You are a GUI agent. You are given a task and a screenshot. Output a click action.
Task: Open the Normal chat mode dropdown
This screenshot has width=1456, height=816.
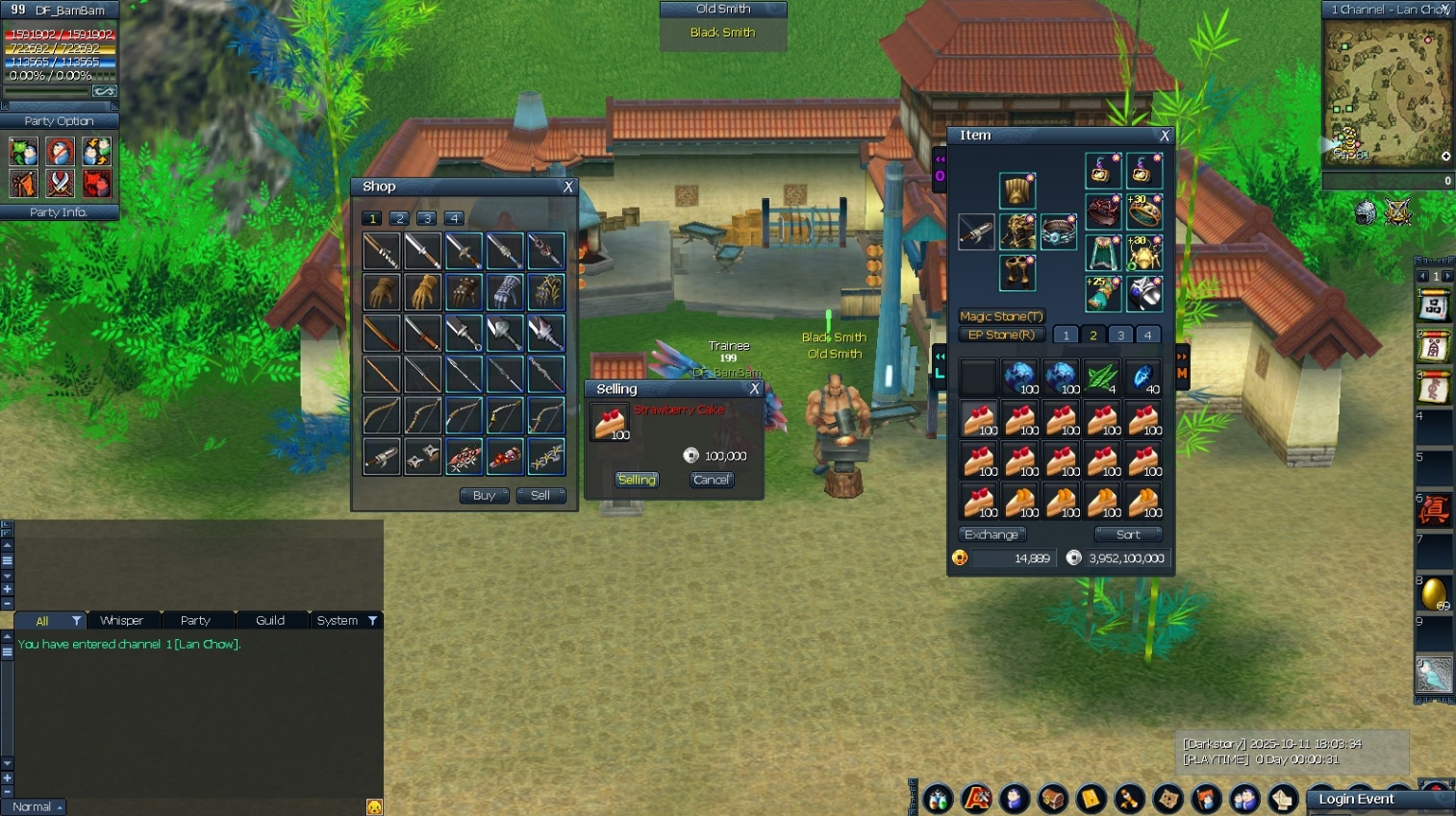pos(34,807)
